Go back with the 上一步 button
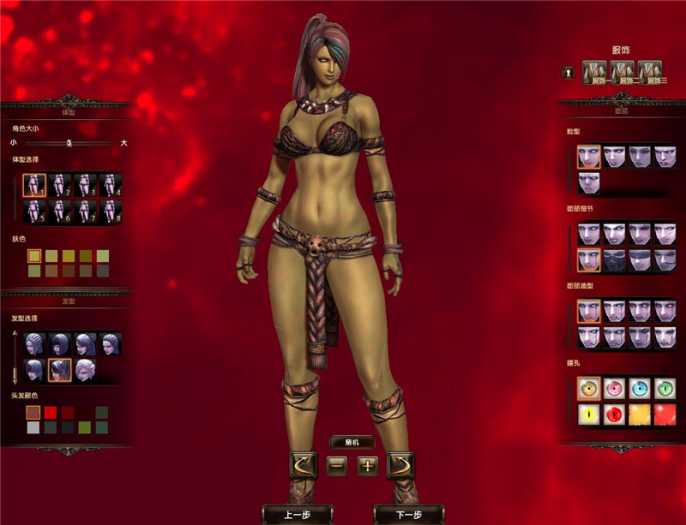 (x=296, y=514)
